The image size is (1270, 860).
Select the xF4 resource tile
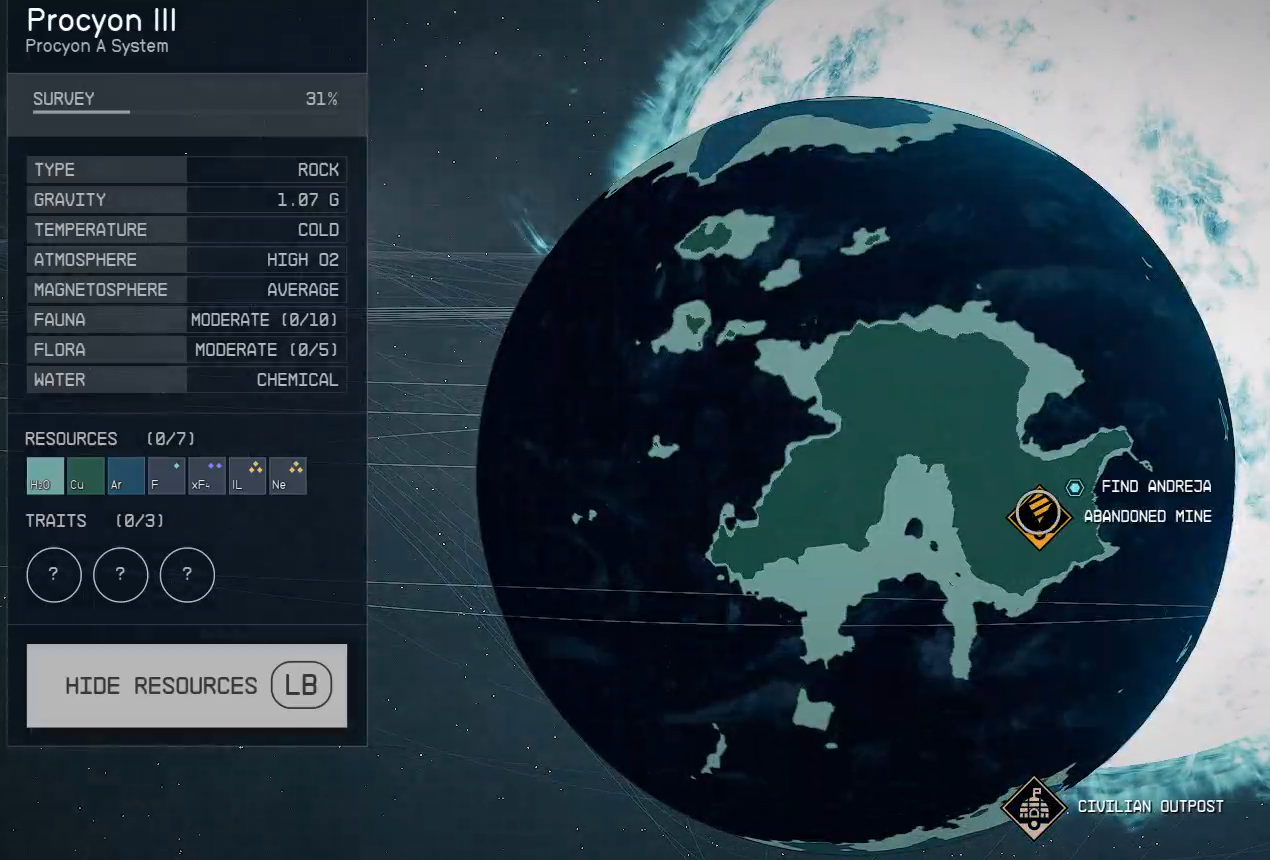tap(207, 476)
